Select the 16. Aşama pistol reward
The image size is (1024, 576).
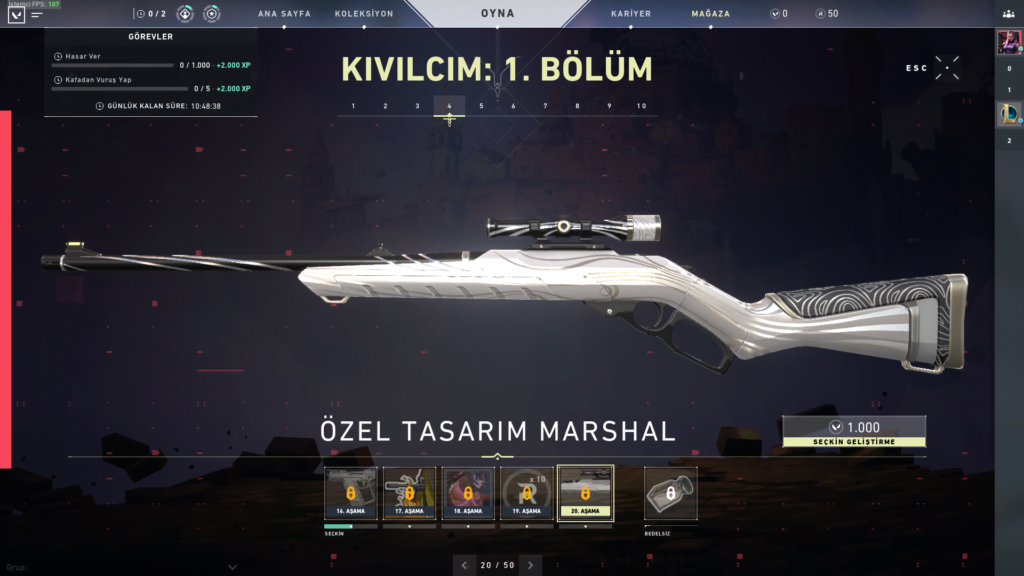351,493
